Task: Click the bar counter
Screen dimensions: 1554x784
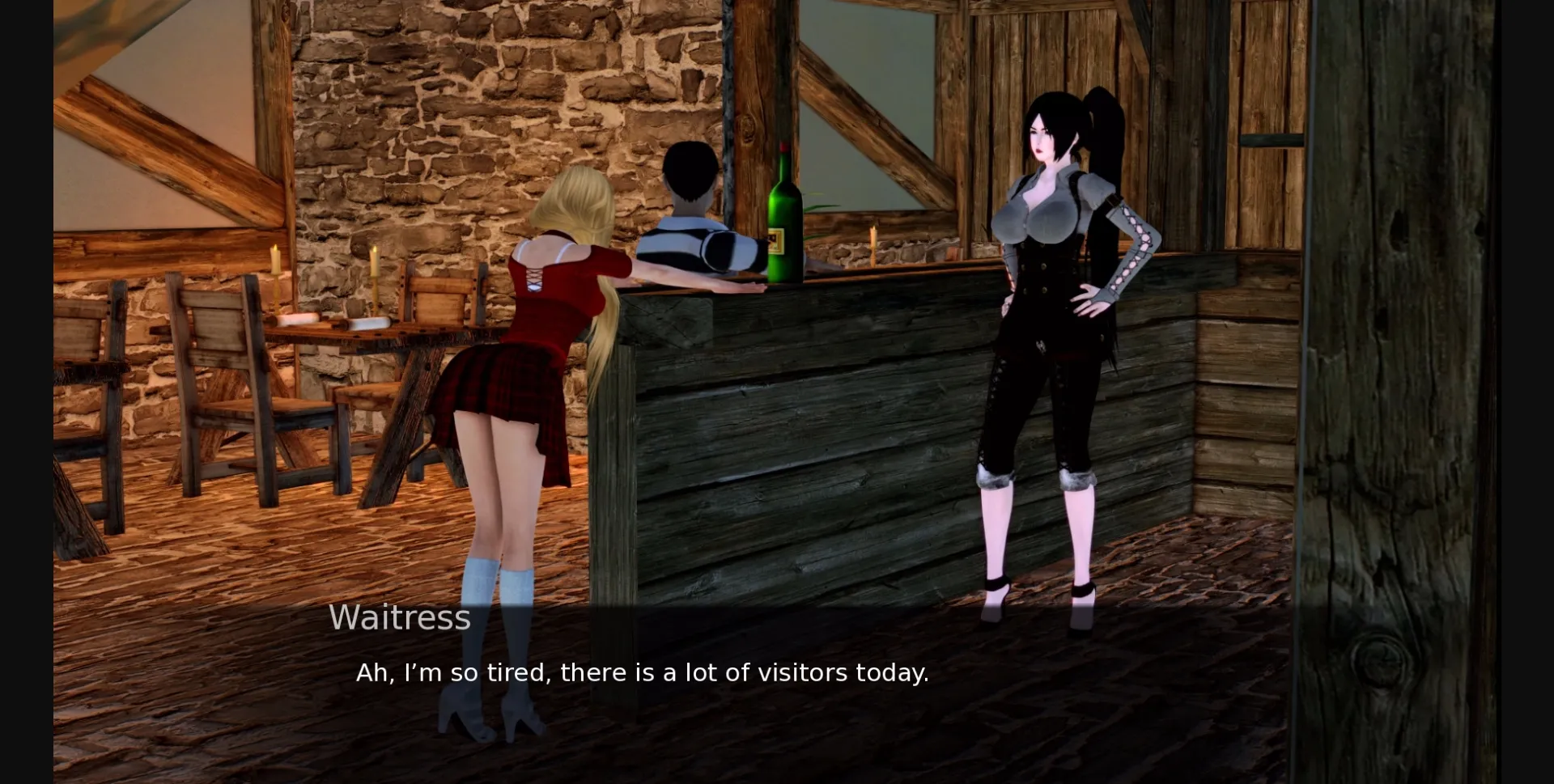Action: 809,405
